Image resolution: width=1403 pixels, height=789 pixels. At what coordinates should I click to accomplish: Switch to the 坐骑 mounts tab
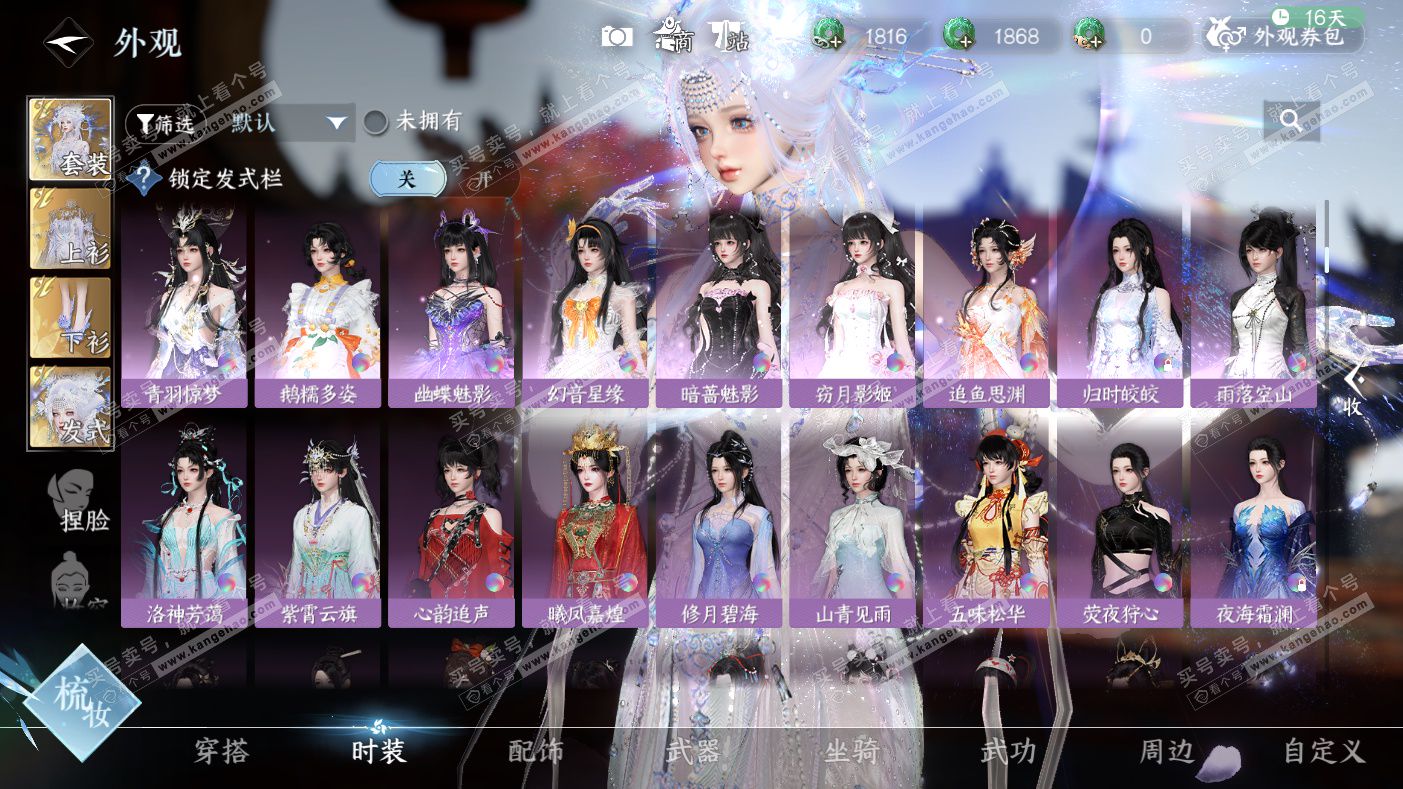[x=851, y=751]
